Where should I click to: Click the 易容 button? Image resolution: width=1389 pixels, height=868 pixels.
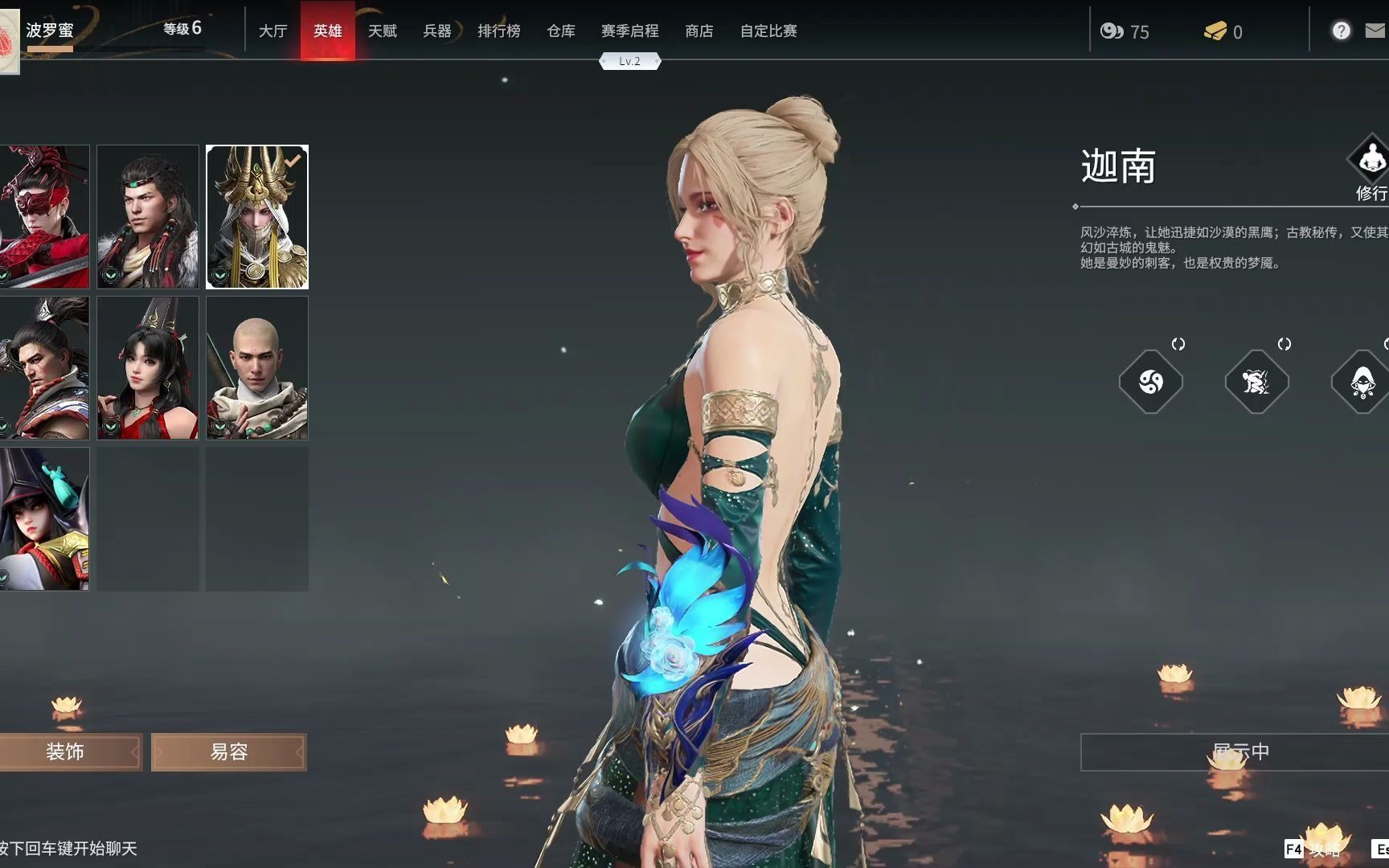point(227,751)
